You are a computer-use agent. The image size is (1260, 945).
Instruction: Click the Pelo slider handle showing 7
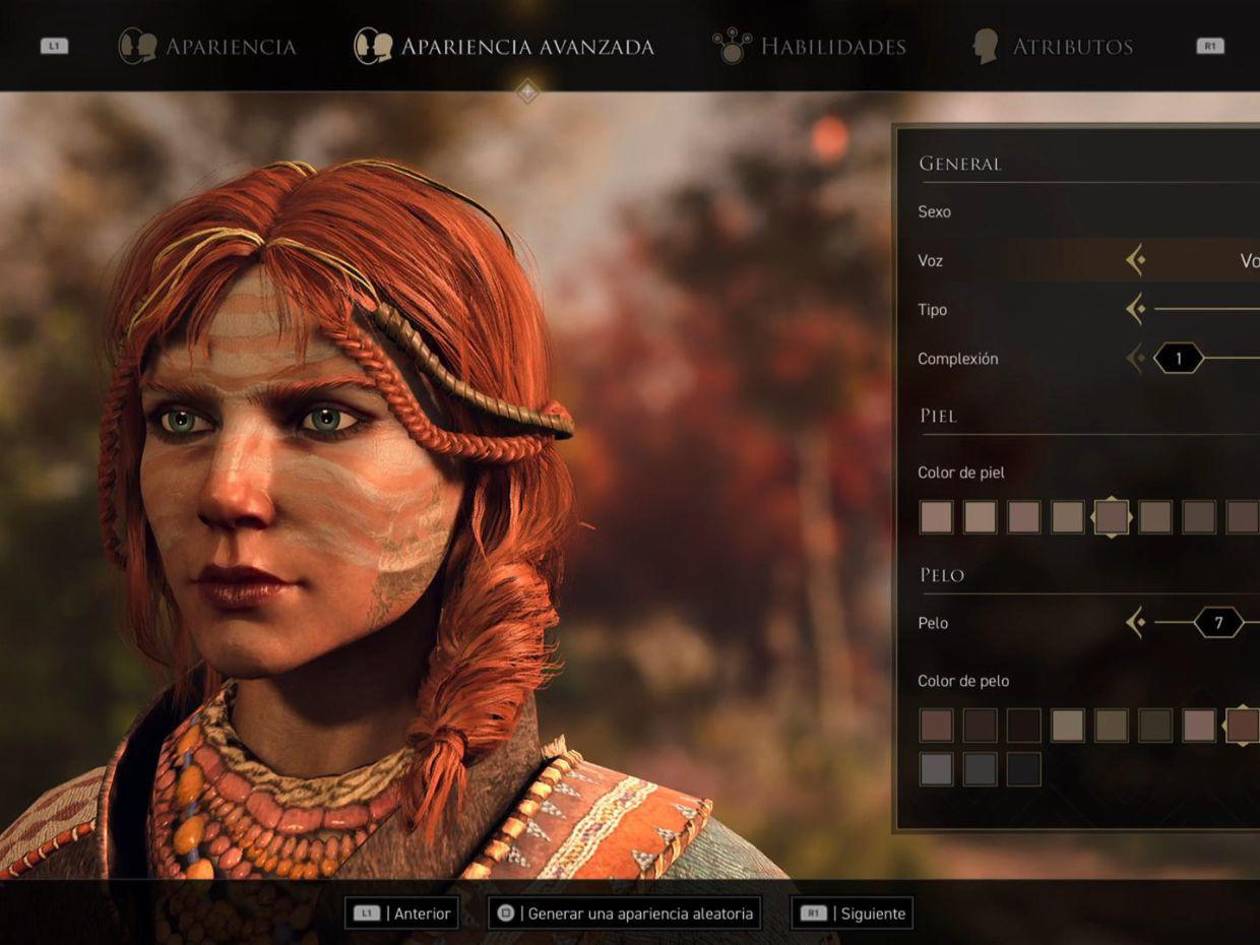tap(1218, 623)
